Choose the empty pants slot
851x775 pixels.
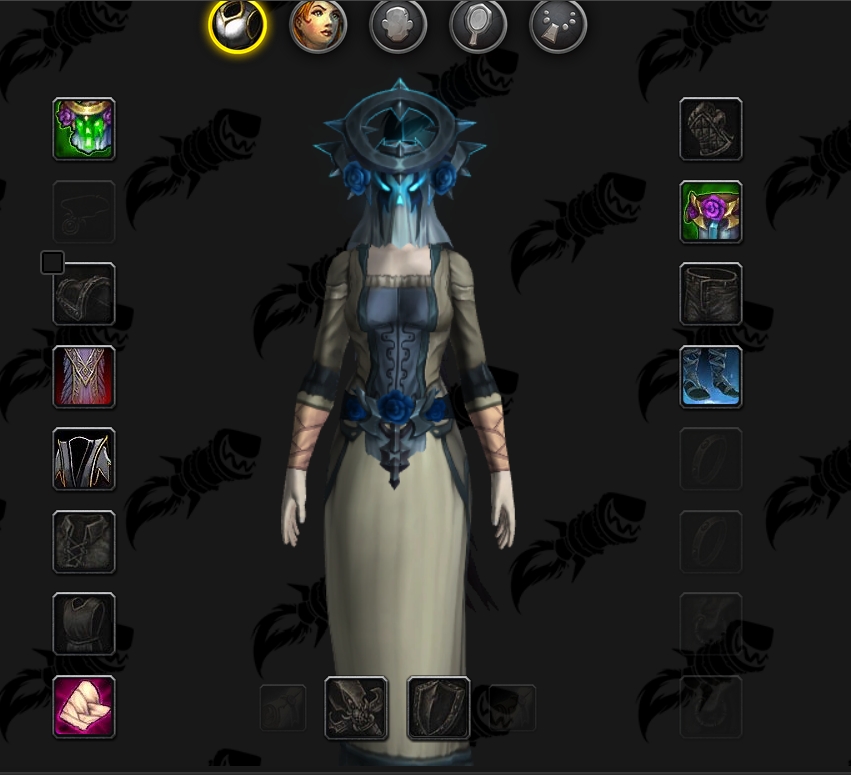click(x=711, y=295)
